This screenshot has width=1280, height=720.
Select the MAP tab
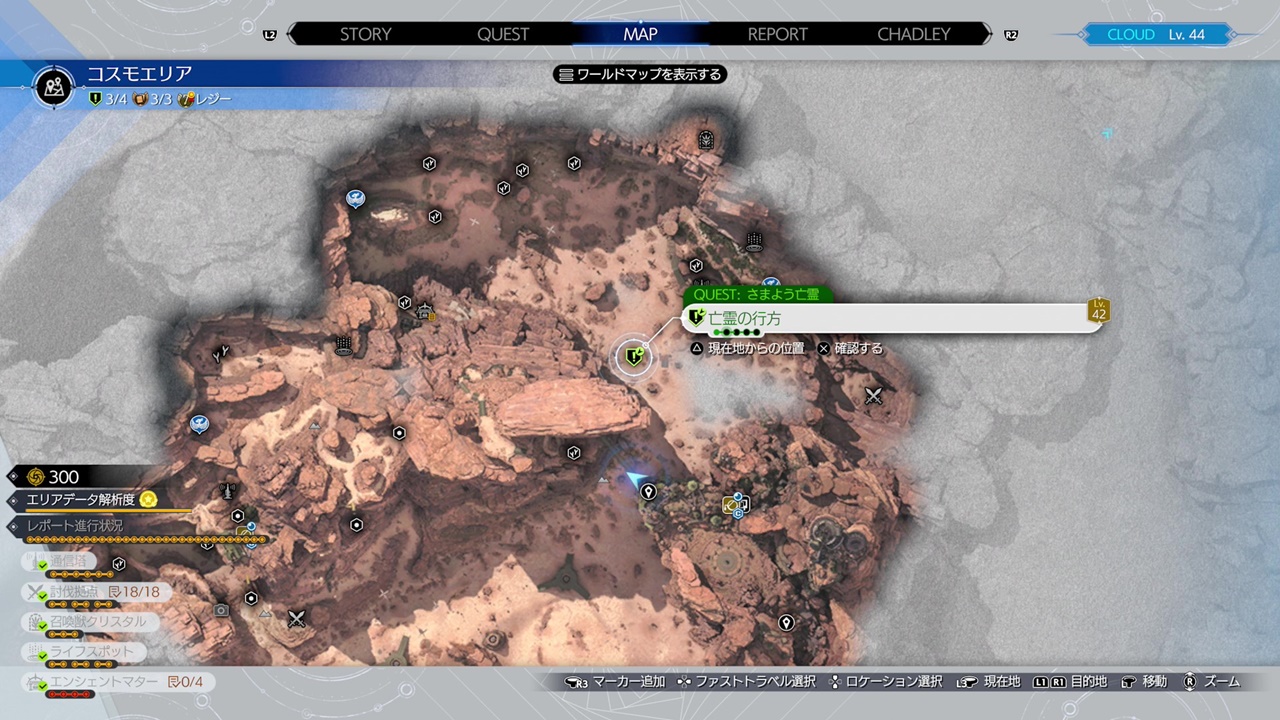640,34
